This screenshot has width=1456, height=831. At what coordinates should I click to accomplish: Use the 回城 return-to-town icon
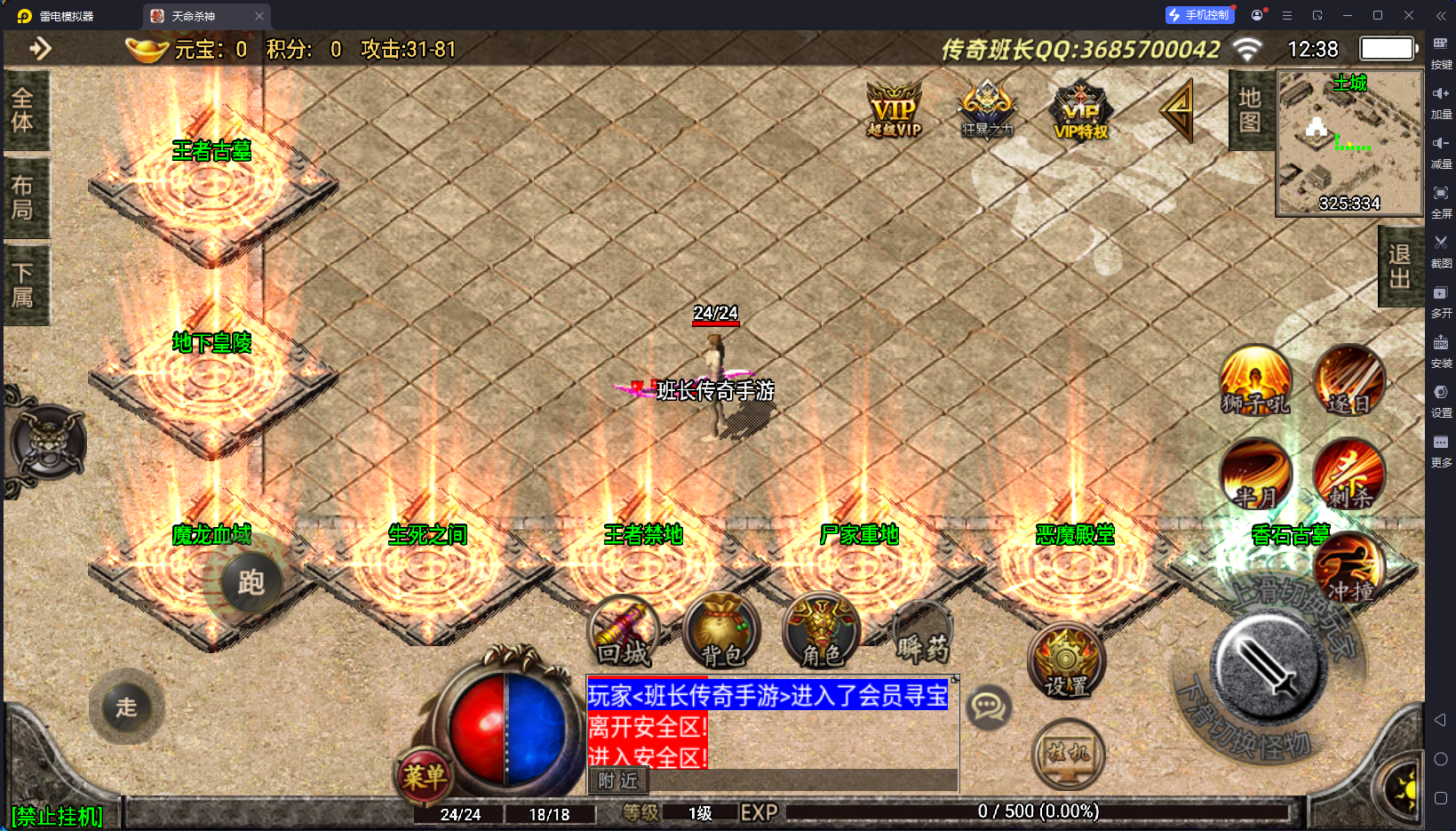pos(624,633)
